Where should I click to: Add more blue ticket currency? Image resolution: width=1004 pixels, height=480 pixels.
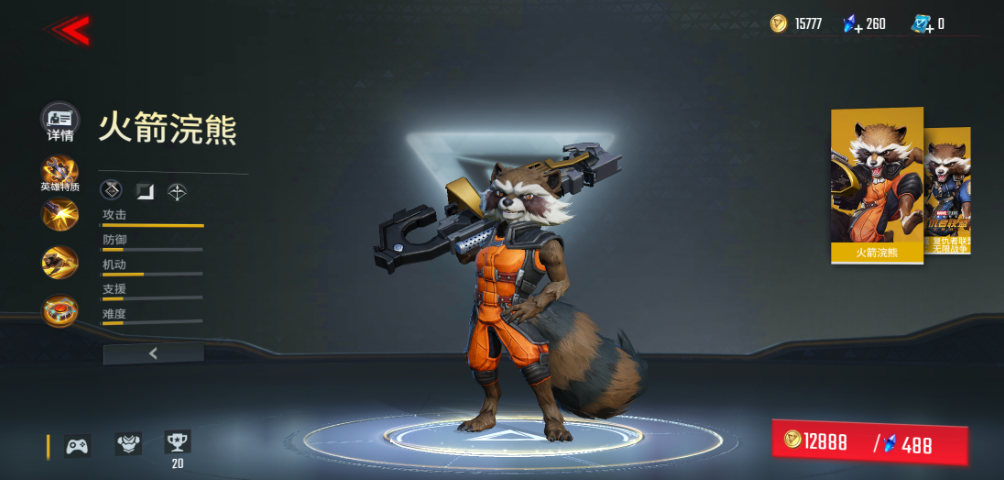(921, 24)
